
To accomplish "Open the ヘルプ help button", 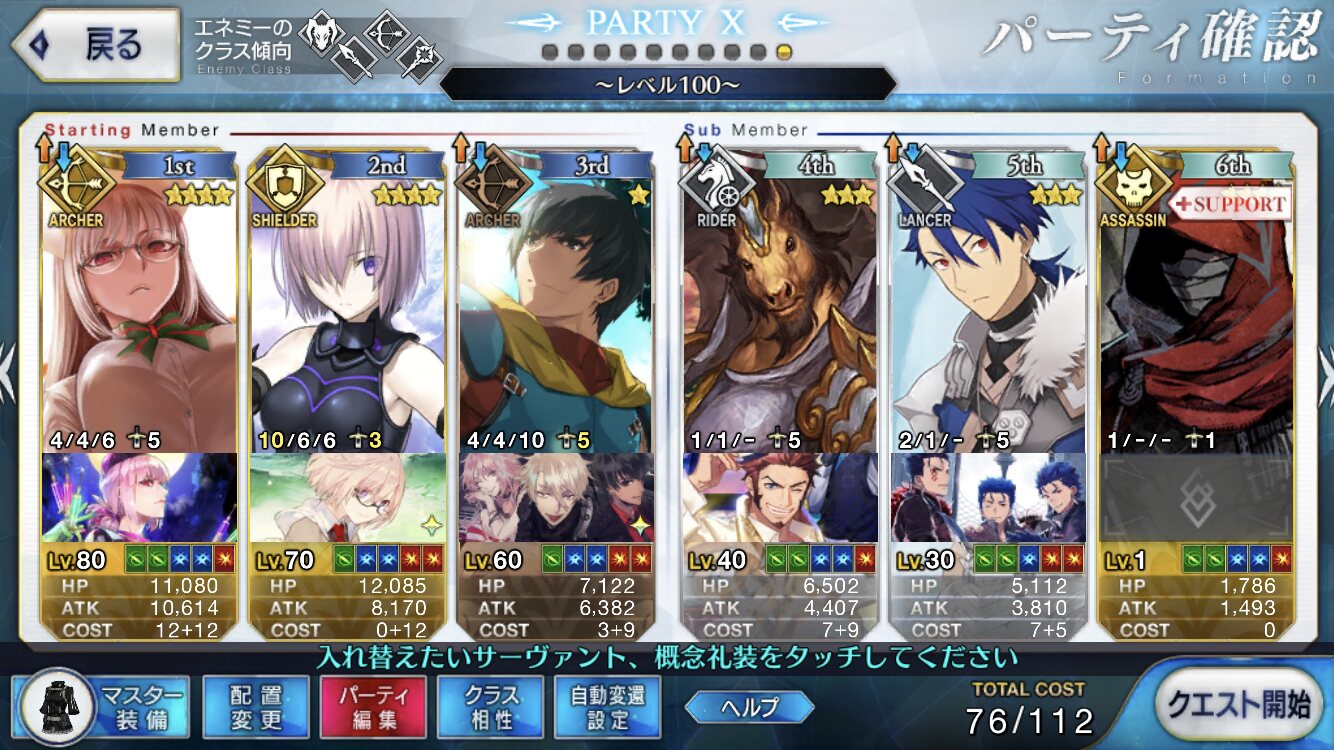I will point(750,706).
